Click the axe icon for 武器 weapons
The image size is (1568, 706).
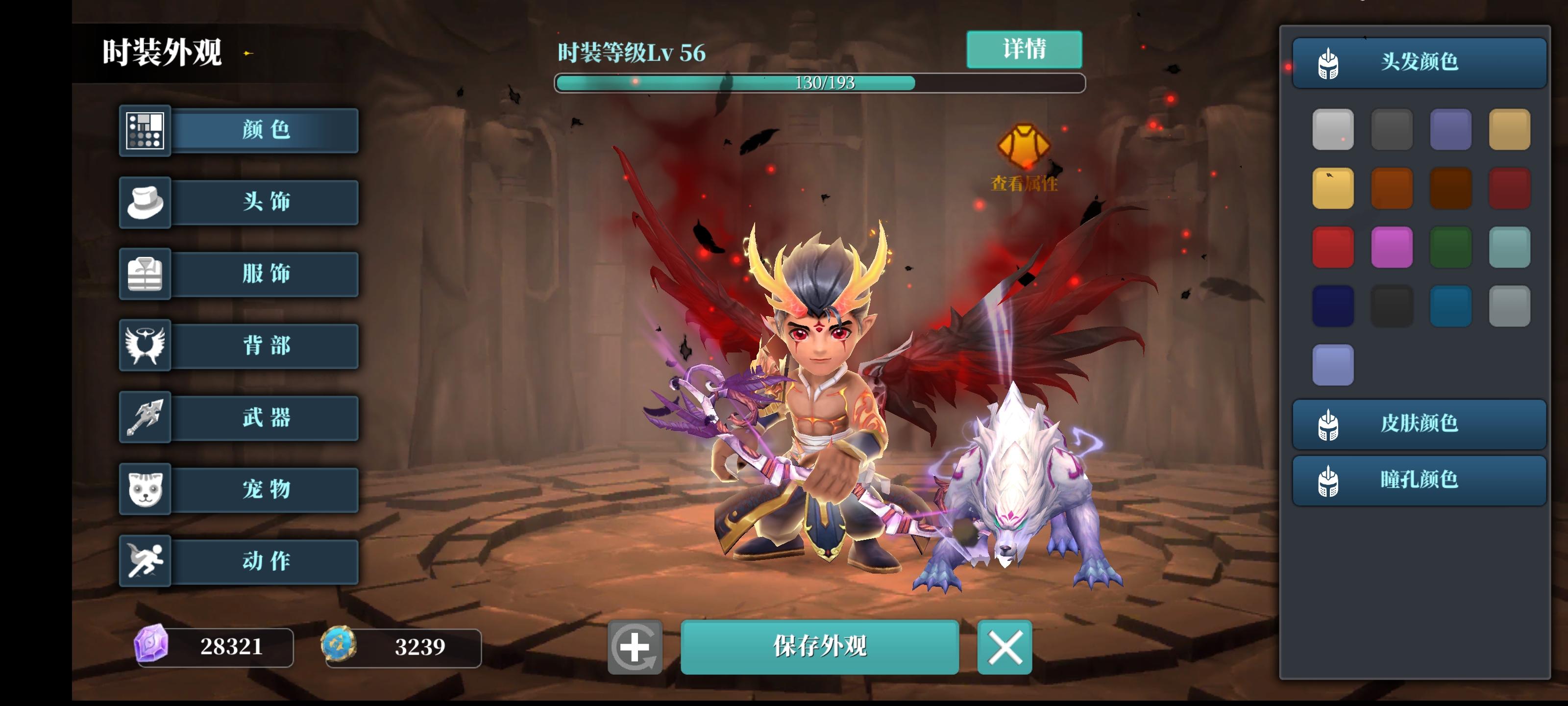click(146, 418)
